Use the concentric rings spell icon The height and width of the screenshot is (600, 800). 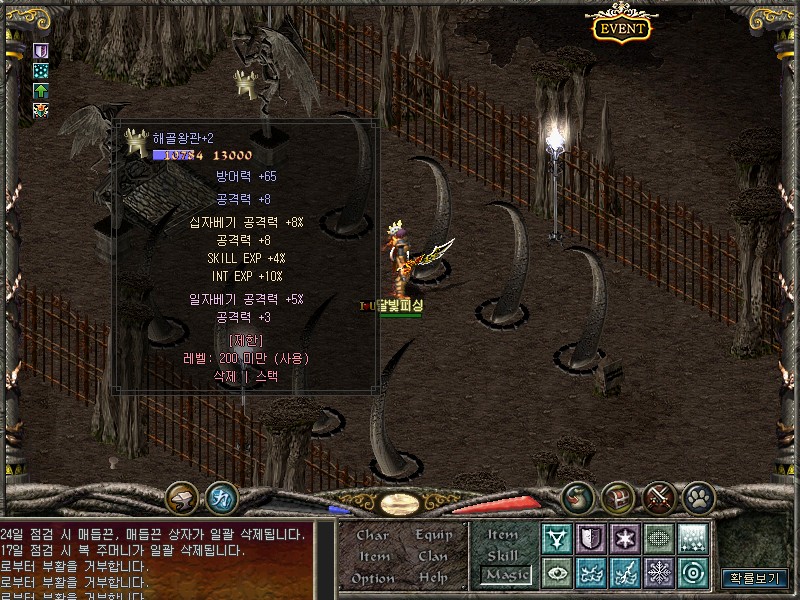click(x=692, y=573)
